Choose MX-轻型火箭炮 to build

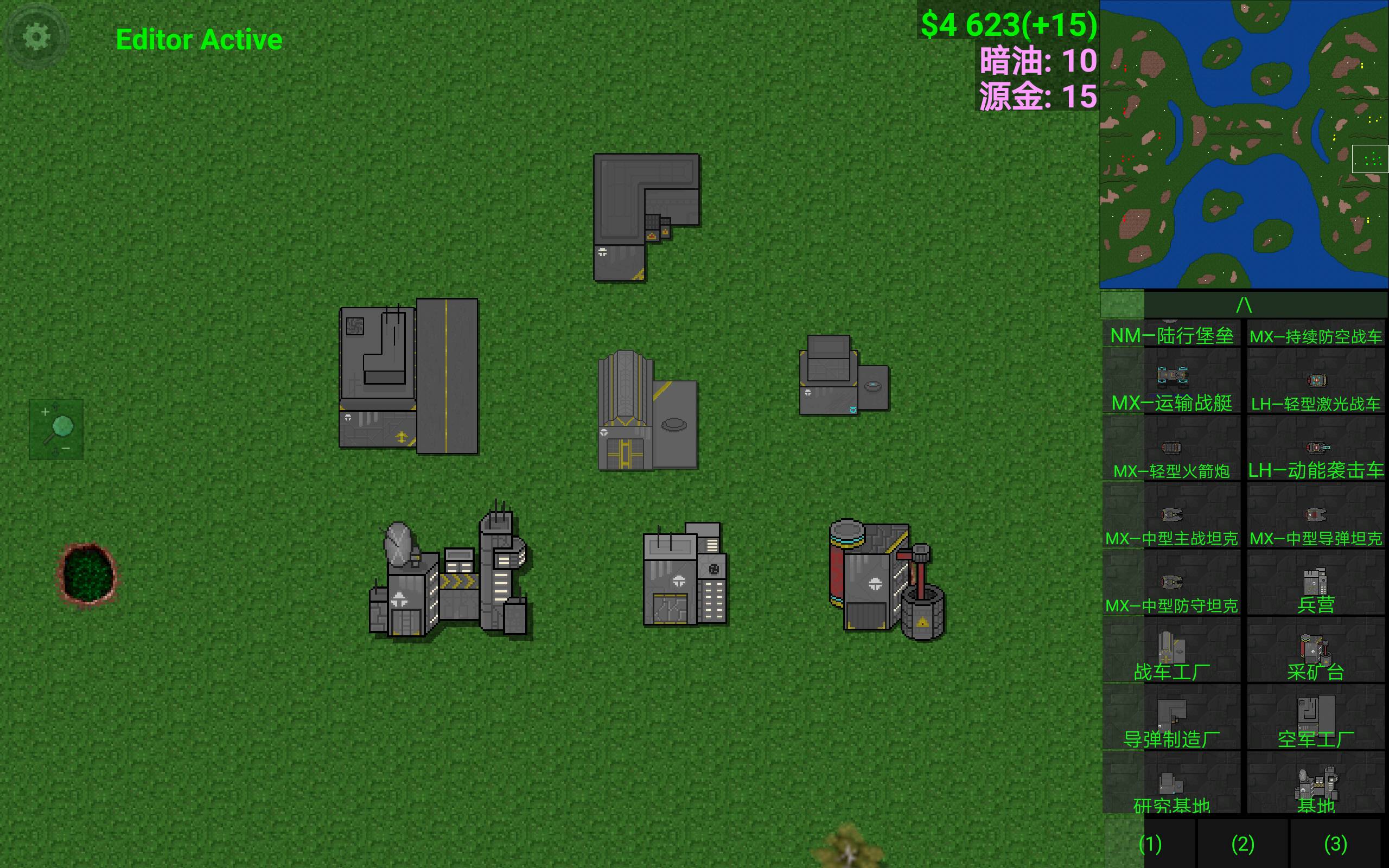pos(1171,449)
